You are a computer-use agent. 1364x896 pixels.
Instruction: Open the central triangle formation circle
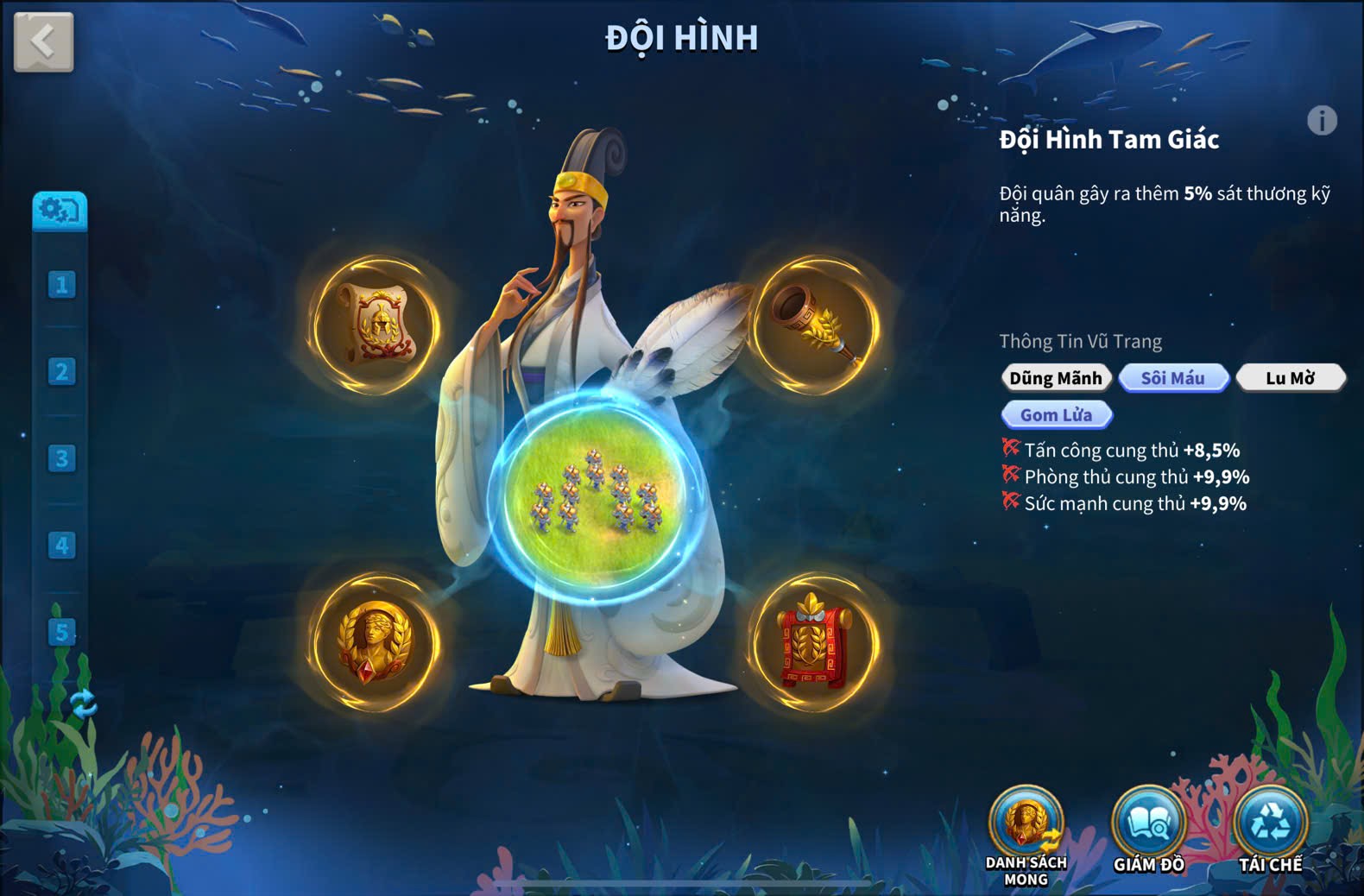(x=596, y=496)
